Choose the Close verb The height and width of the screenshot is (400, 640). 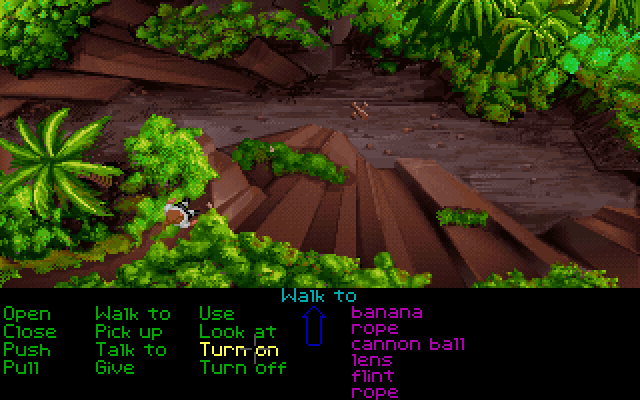[30, 332]
